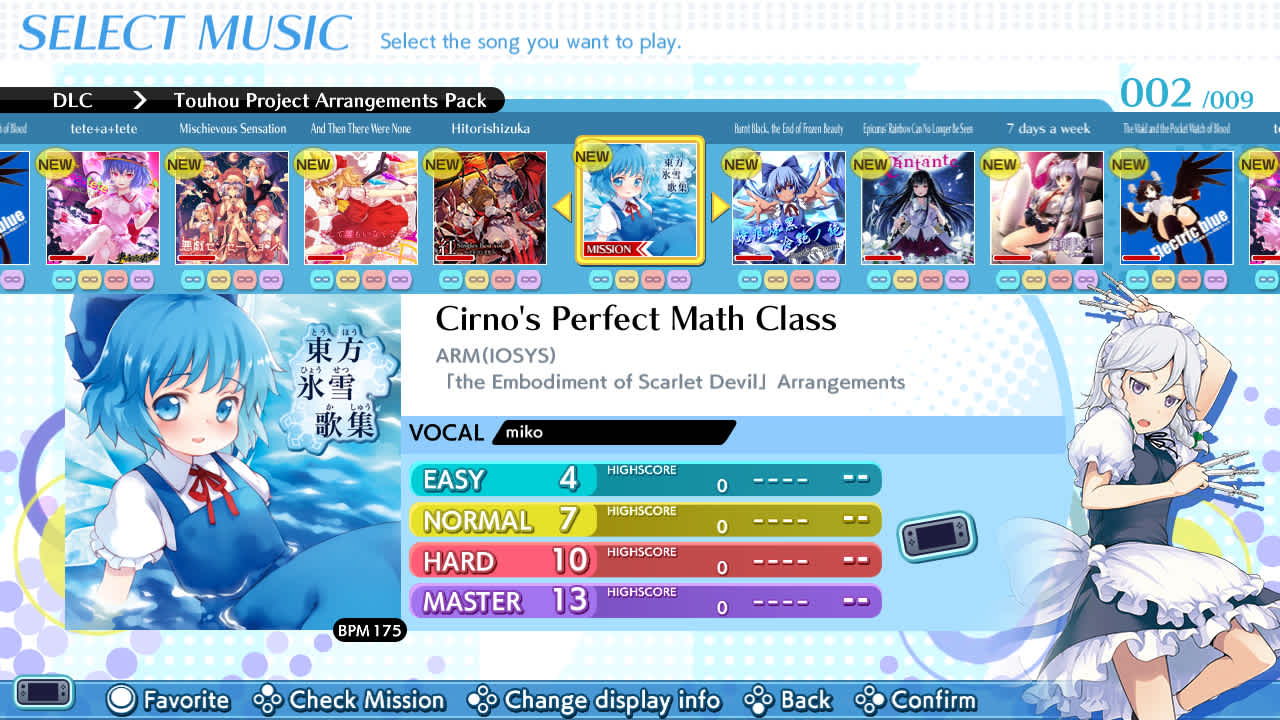Click the console display icon beside difficulty list

(x=937, y=534)
